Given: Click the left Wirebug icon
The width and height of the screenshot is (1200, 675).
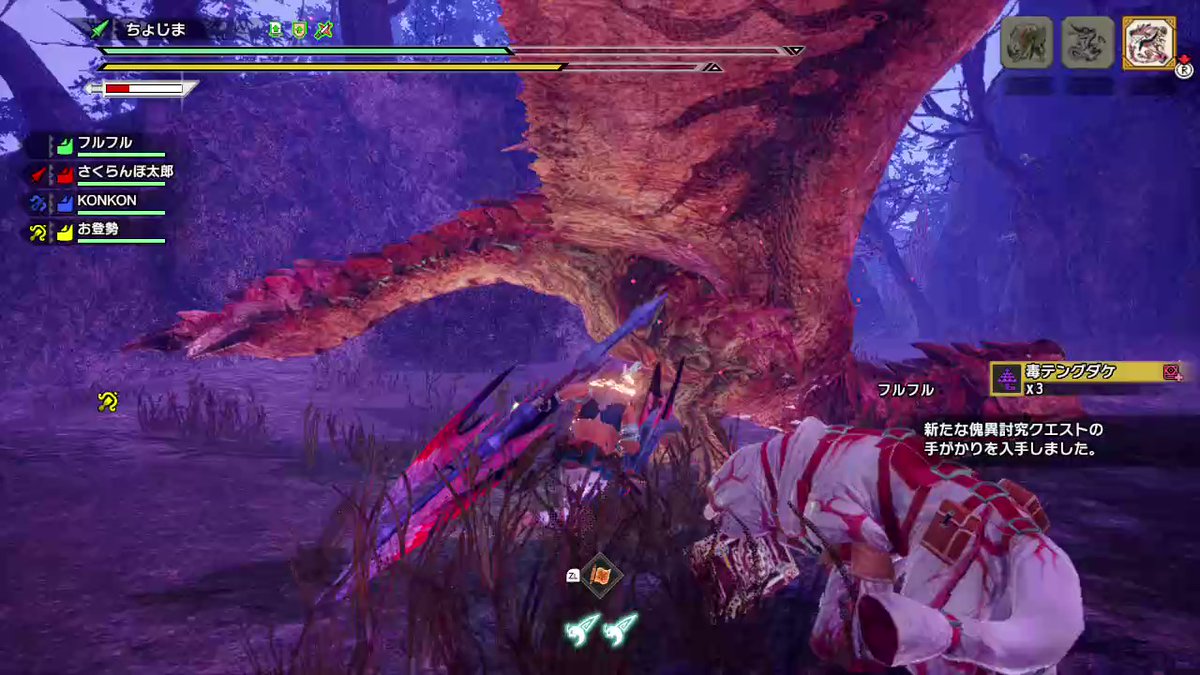Looking at the screenshot, I should coord(580,628).
